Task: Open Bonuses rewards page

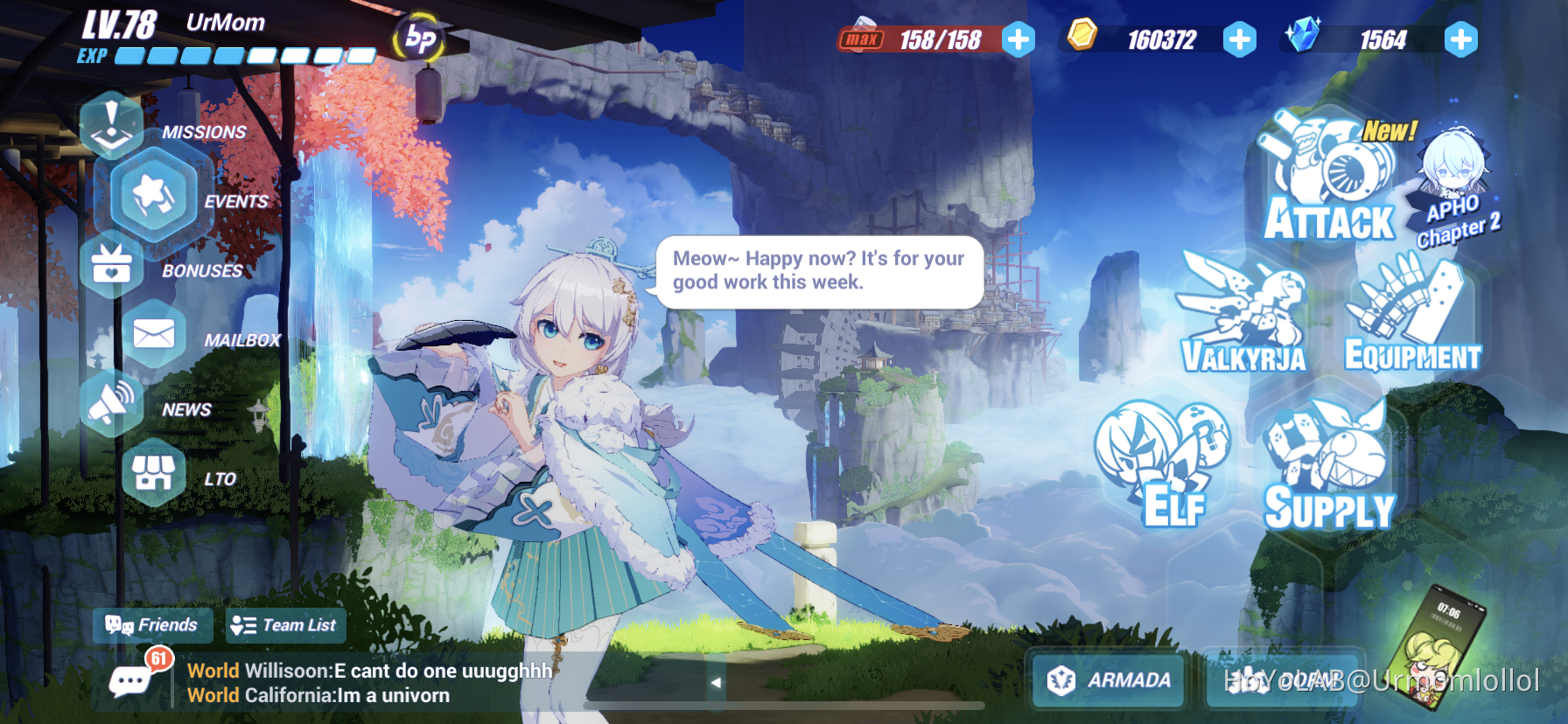Action: pos(112,267)
